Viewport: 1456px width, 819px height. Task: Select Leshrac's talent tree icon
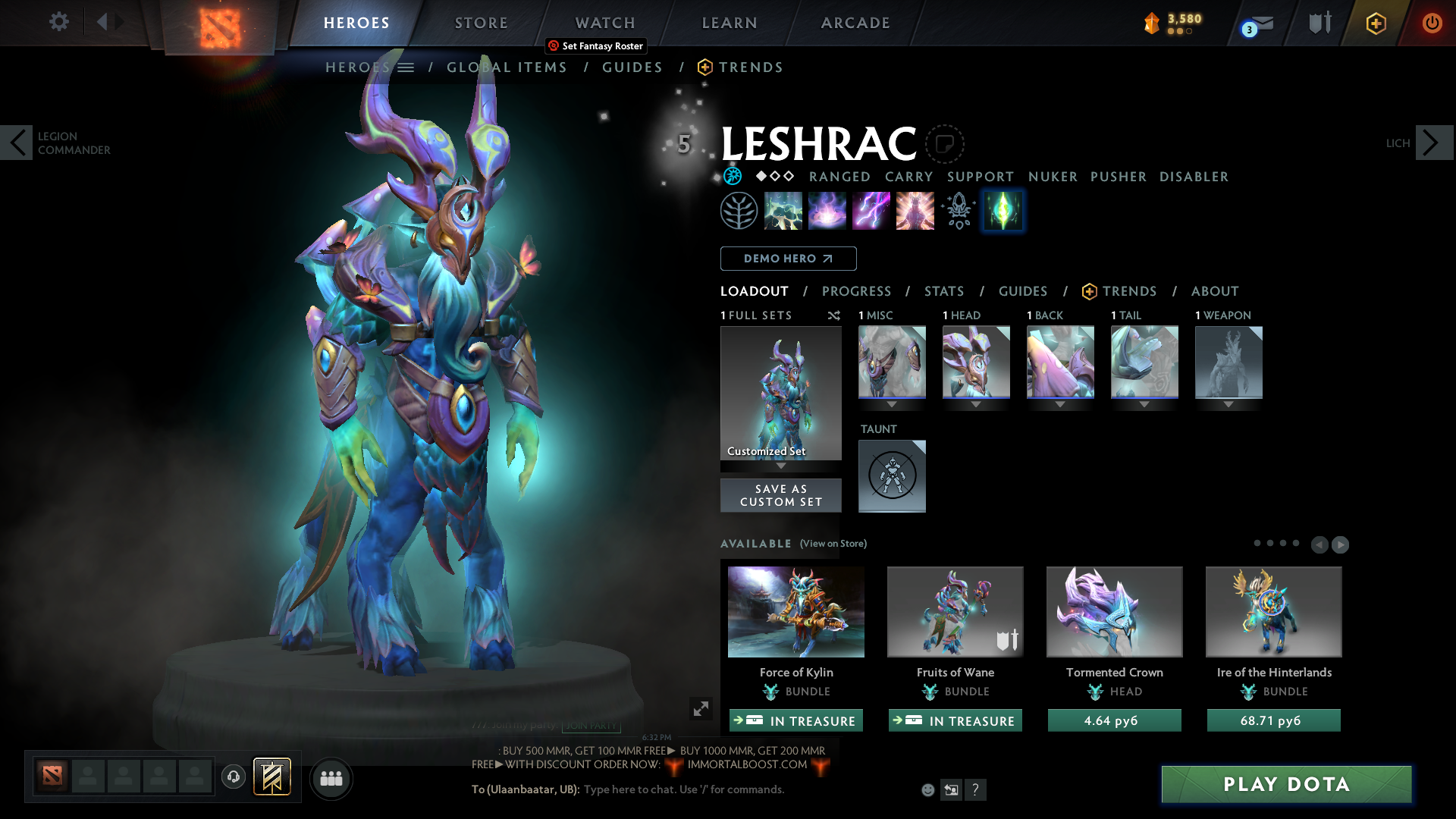pos(739,210)
